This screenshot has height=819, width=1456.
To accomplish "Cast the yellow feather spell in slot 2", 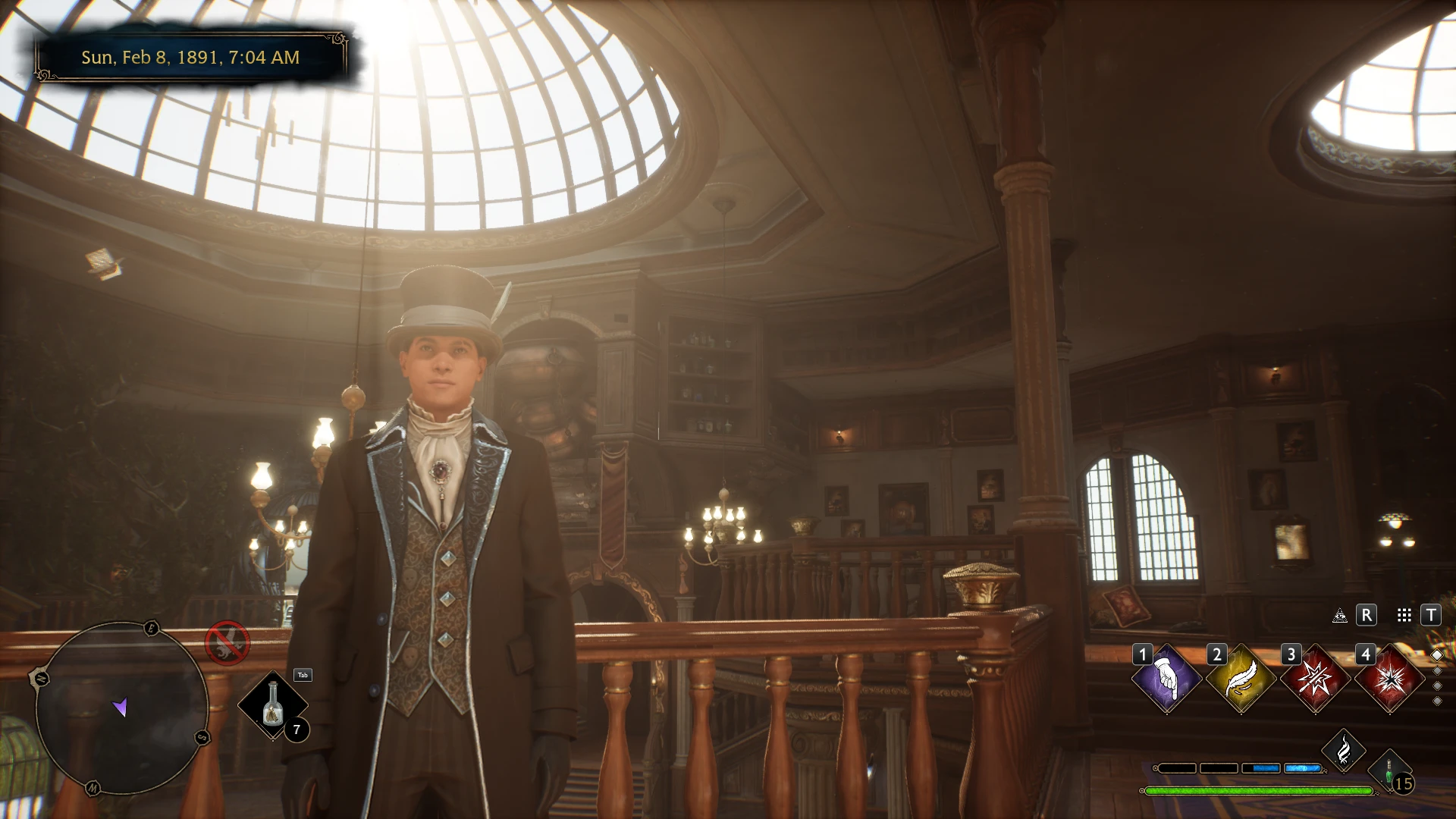I will [1241, 679].
